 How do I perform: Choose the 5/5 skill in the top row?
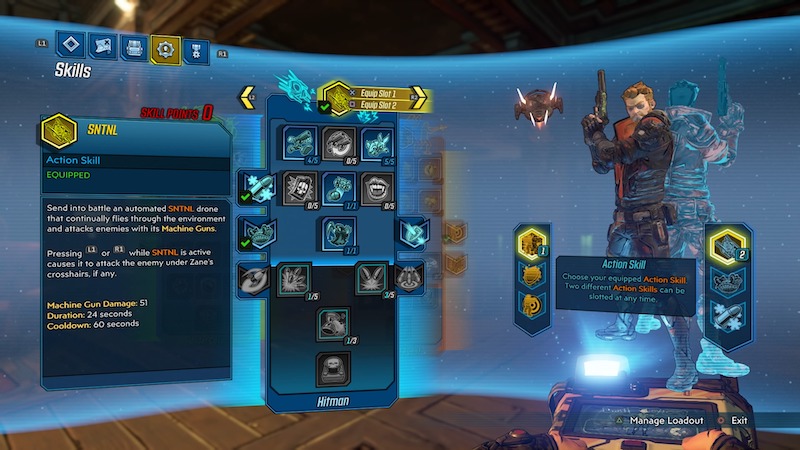tap(376, 143)
